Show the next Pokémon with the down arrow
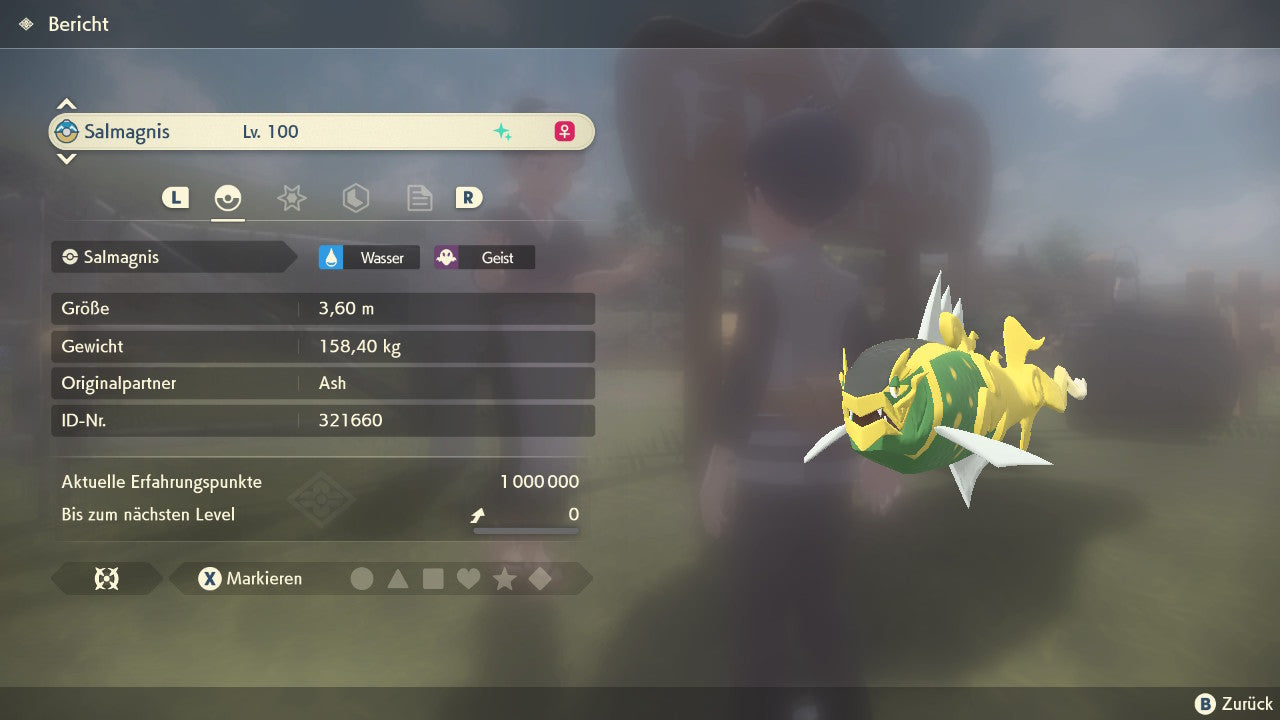1280x720 pixels. point(66,158)
